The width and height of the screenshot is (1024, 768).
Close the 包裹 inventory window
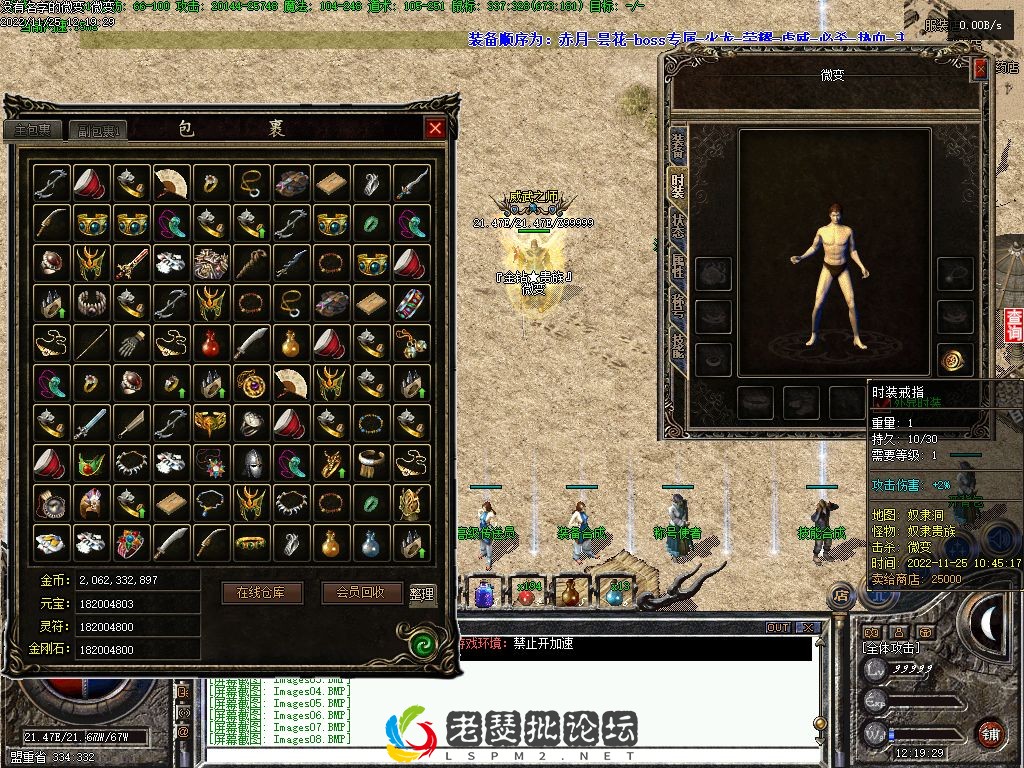(x=435, y=128)
